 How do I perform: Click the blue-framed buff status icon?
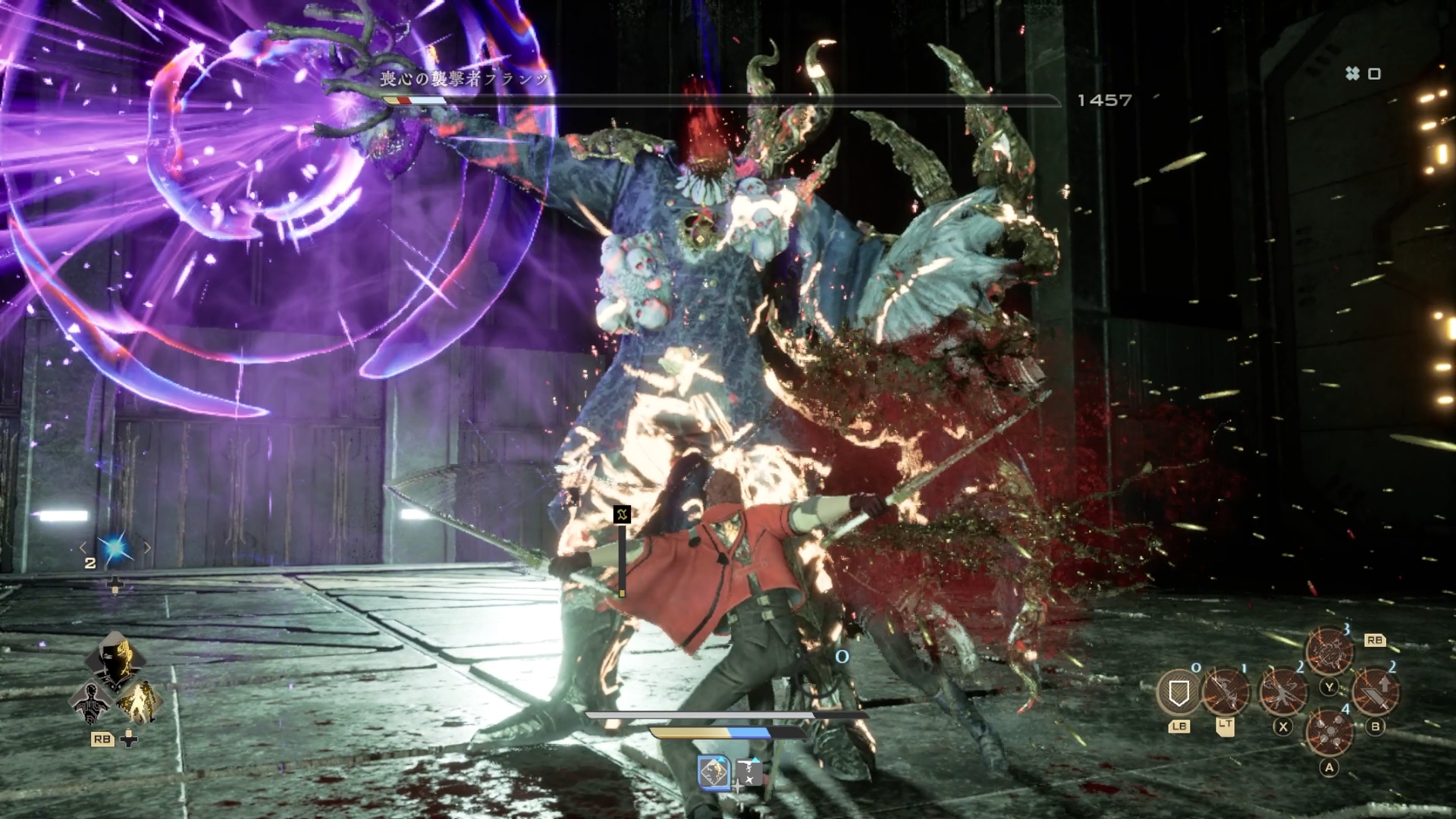pyautogui.click(x=714, y=773)
